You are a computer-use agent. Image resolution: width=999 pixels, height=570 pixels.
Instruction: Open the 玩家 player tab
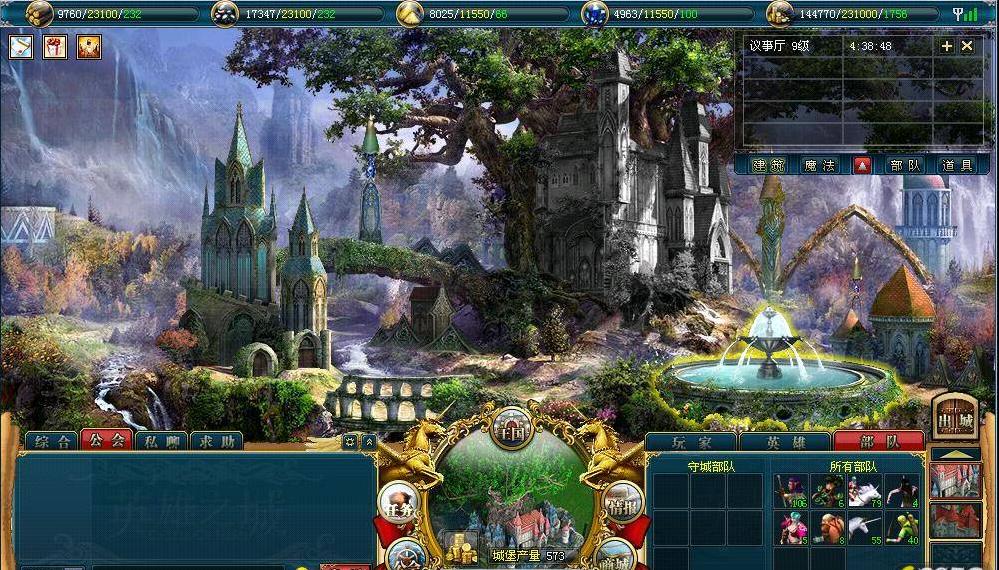coord(691,441)
